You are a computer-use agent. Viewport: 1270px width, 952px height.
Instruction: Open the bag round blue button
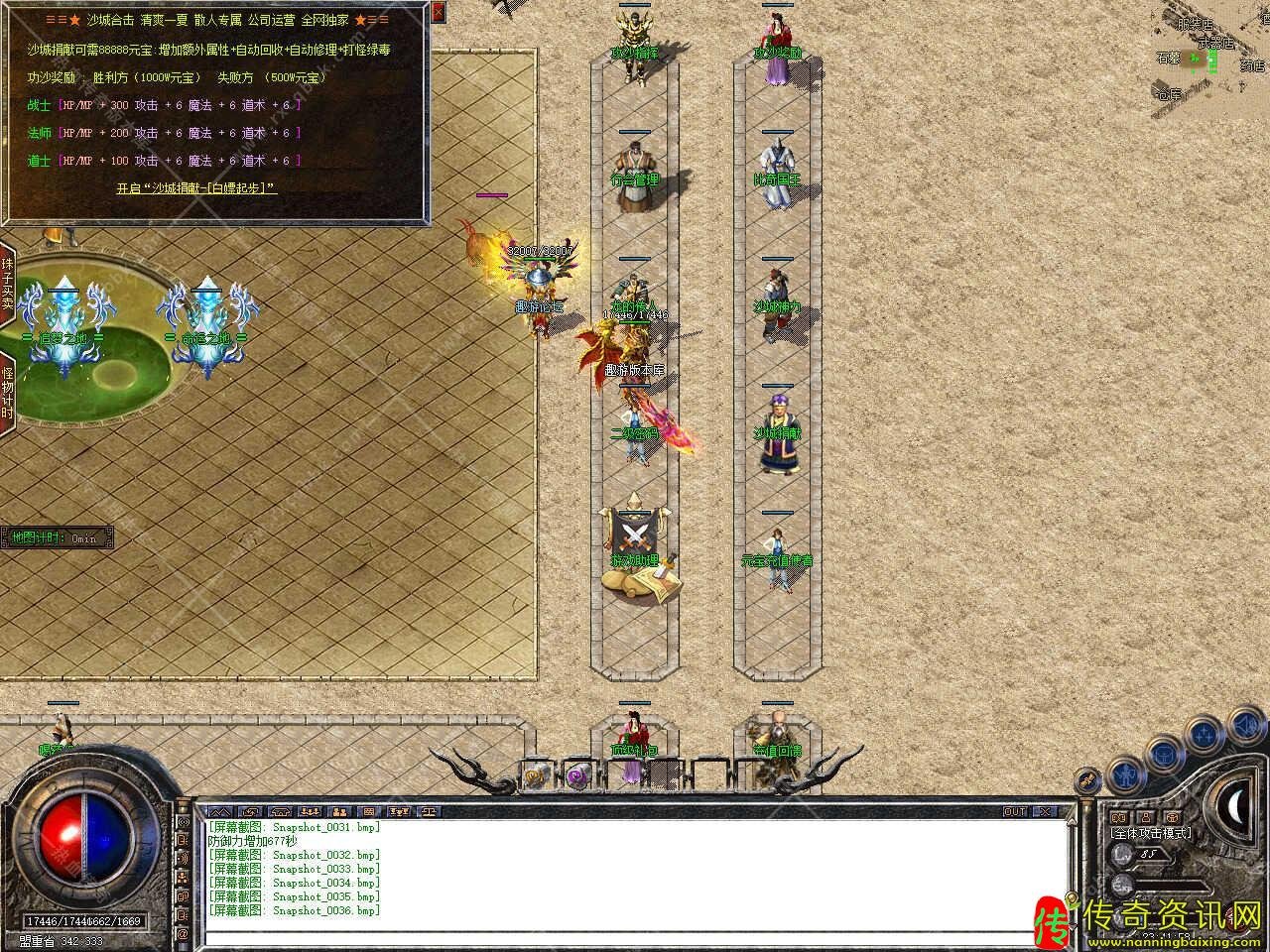[1162, 756]
